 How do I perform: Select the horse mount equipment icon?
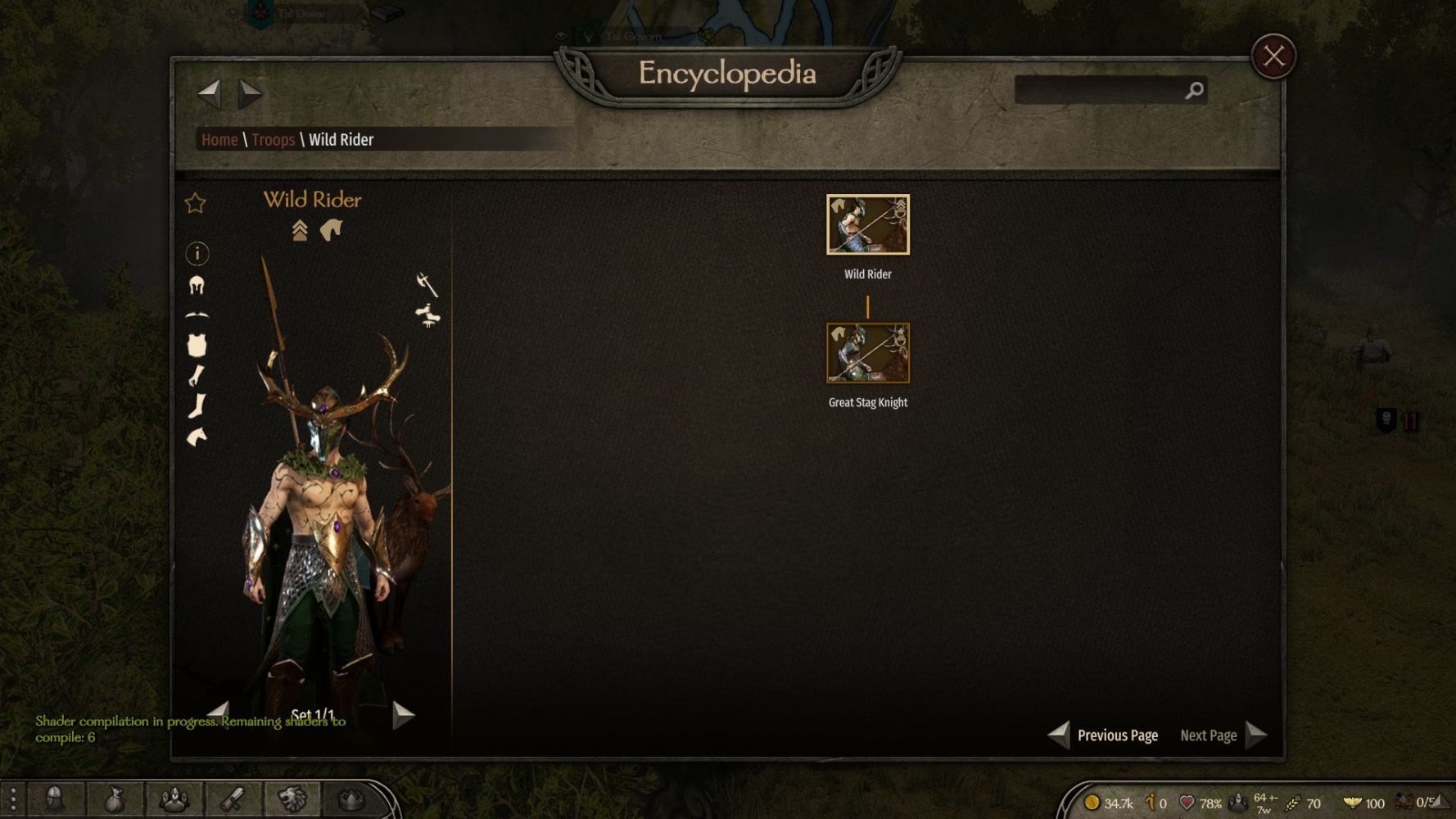click(x=197, y=437)
